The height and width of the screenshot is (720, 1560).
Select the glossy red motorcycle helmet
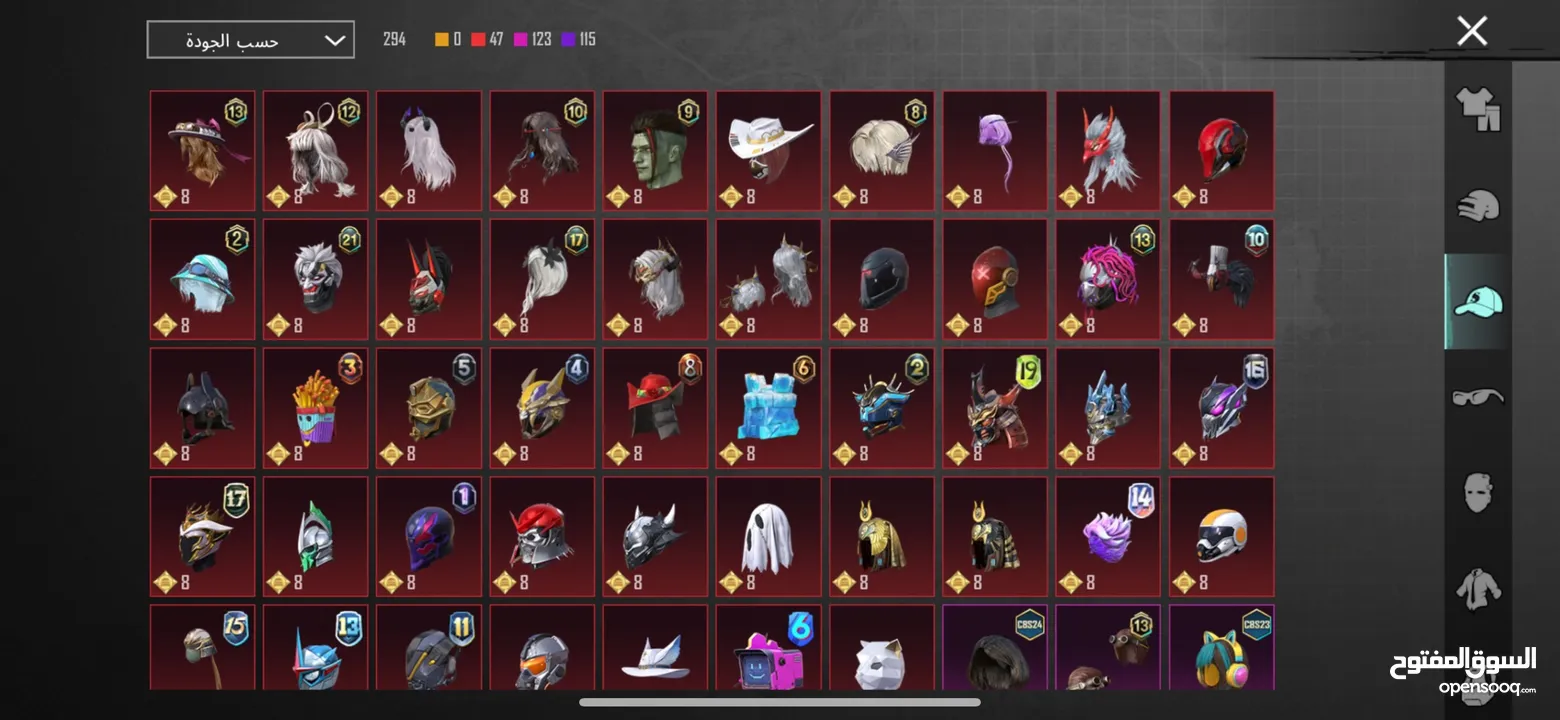pos(1221,151)
